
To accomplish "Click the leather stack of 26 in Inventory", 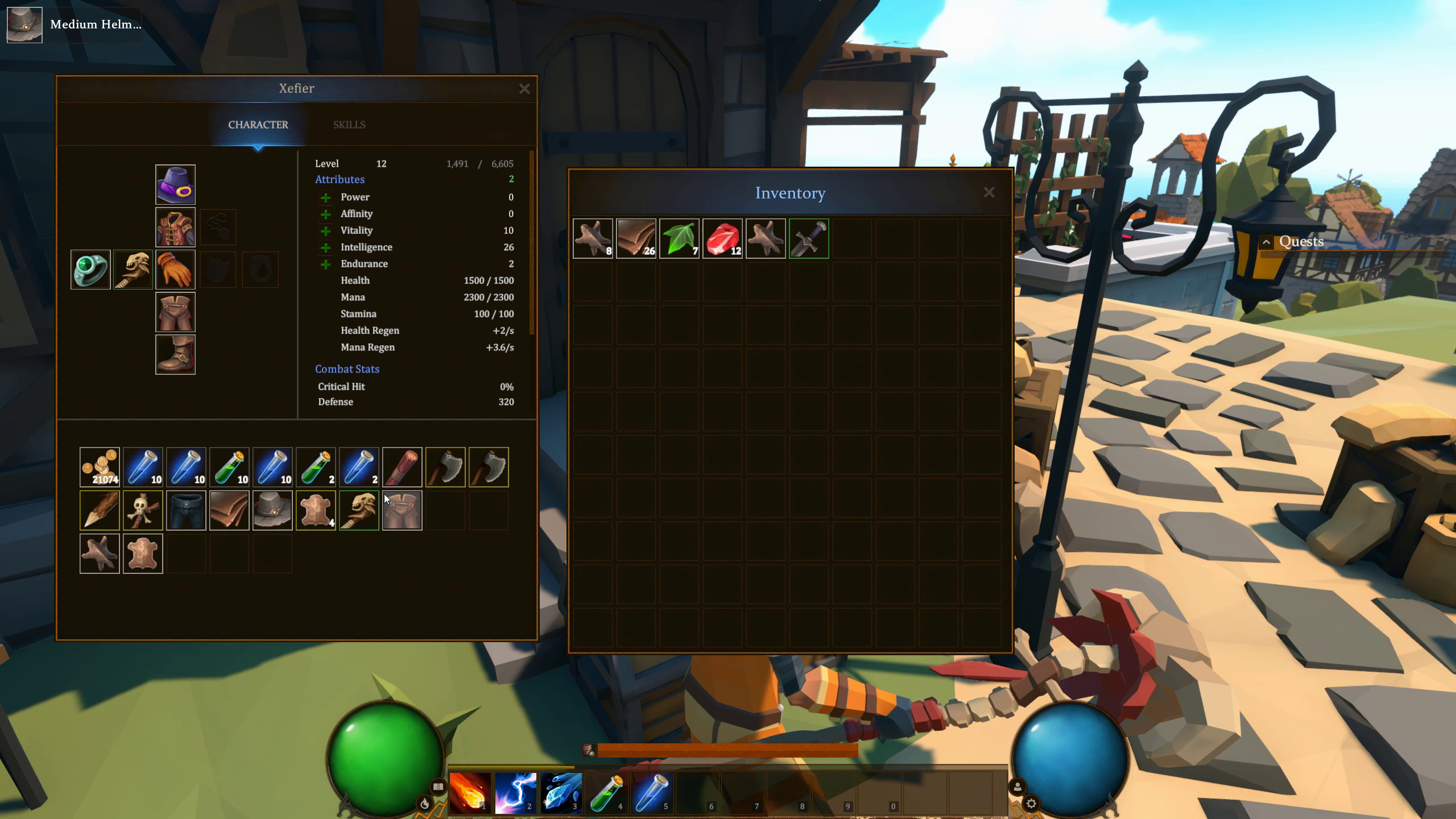I will pyautogui.click(x=636, y=238).
